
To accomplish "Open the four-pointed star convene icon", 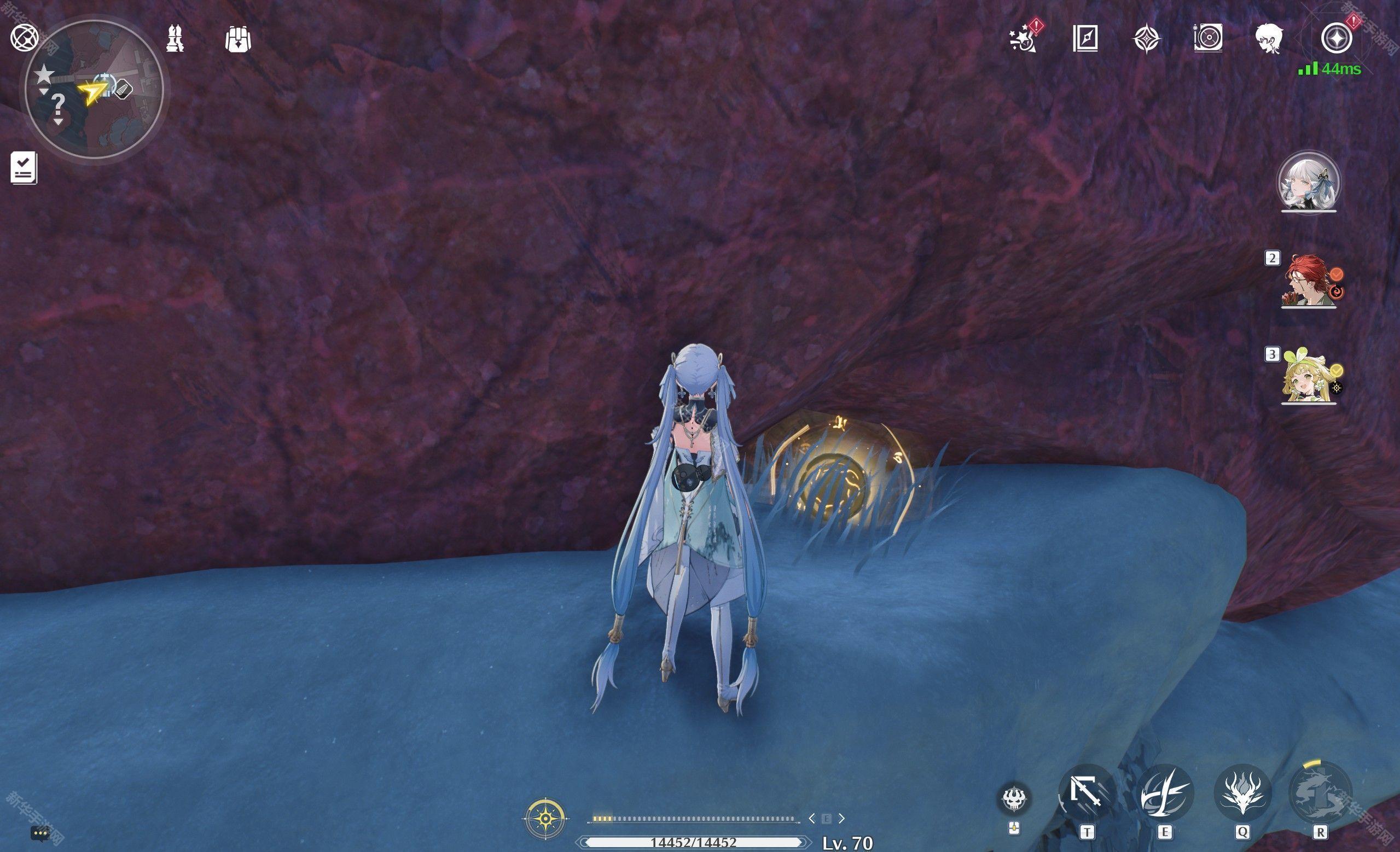I will coord(1147,39).
